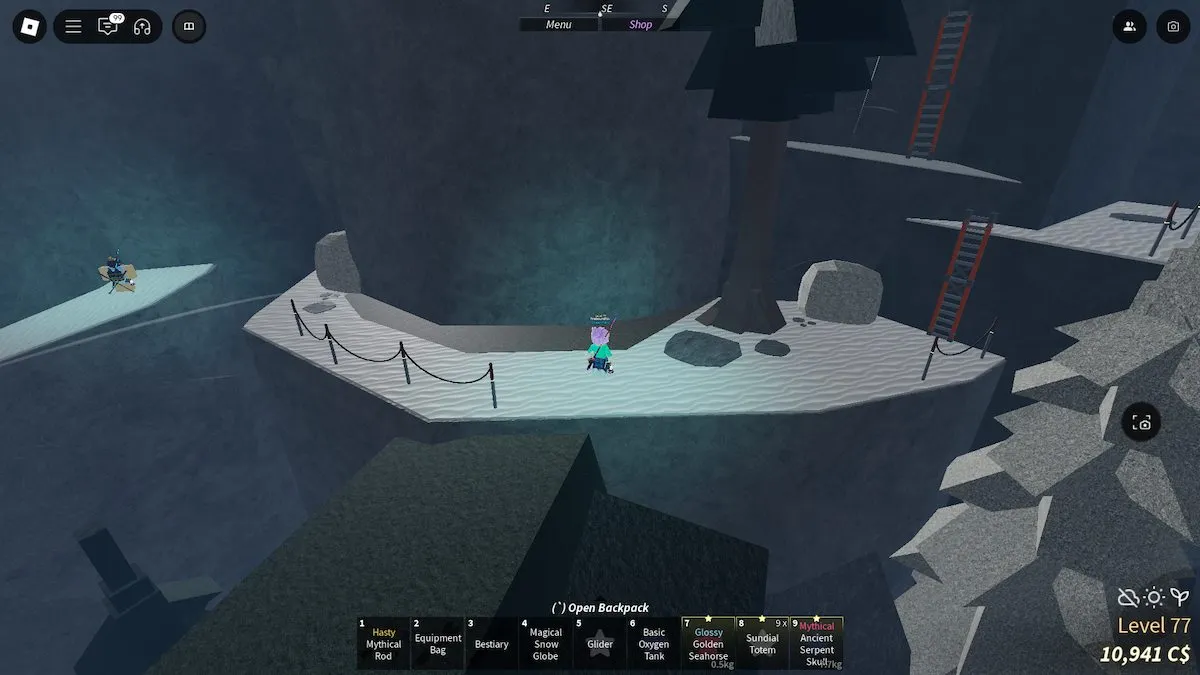Open the Bestiary hotbar slot
The image size is (1200, 675).
492,644
